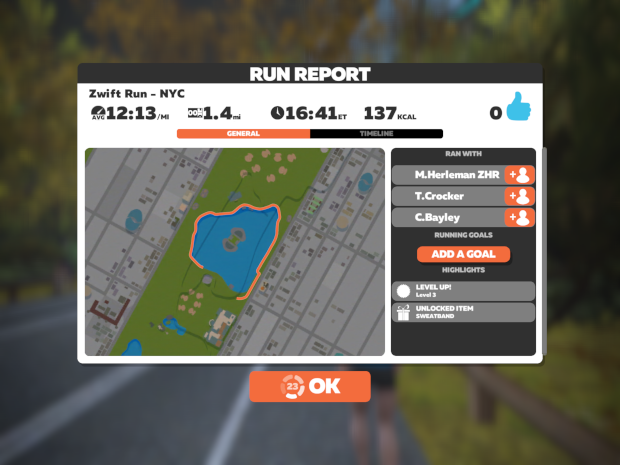The height and width of the screenshot is (465, 620).
Task: Follow C.Bayley using the plus icon
Action: 520,217
